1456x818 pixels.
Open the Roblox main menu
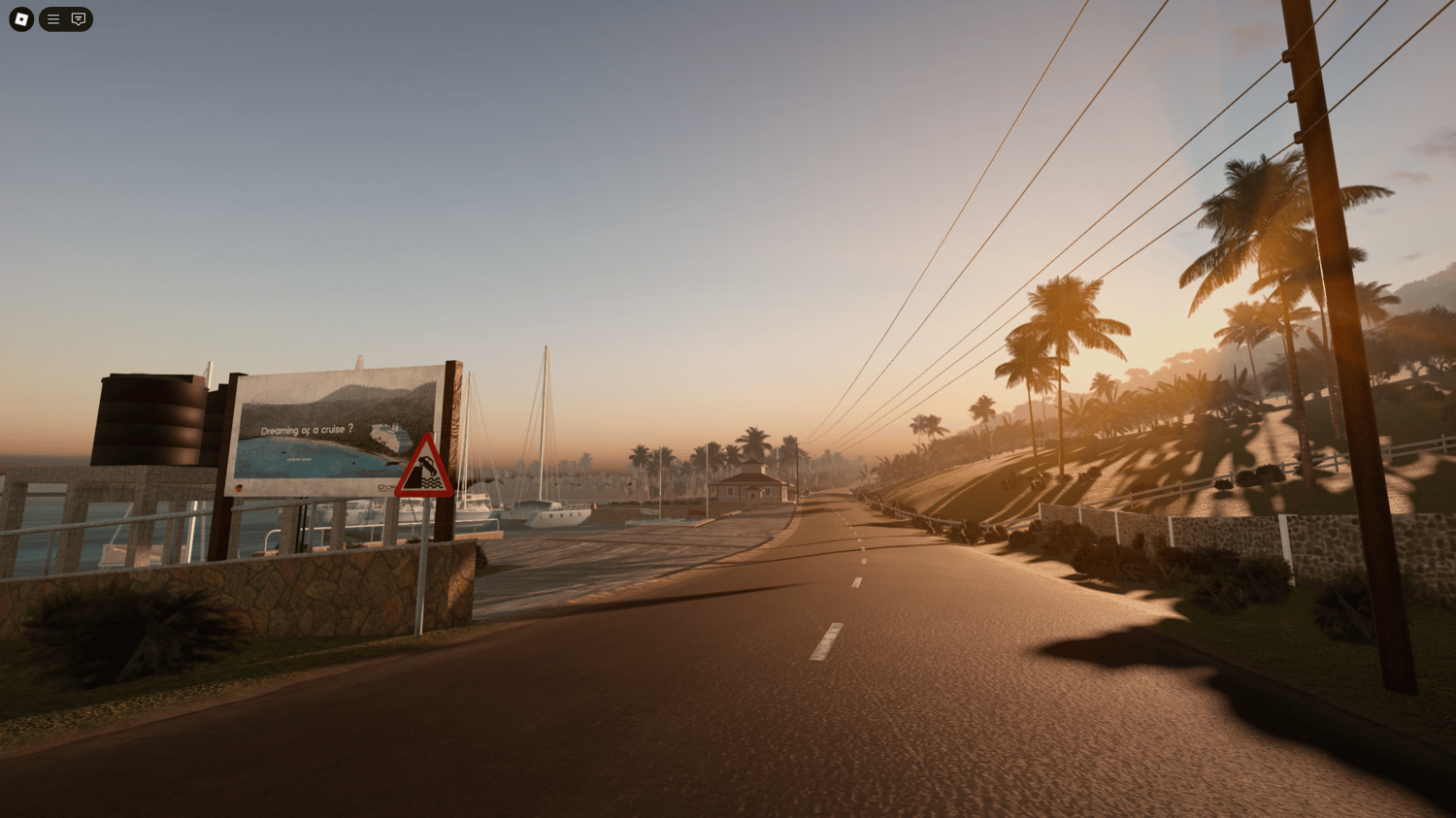20,19
